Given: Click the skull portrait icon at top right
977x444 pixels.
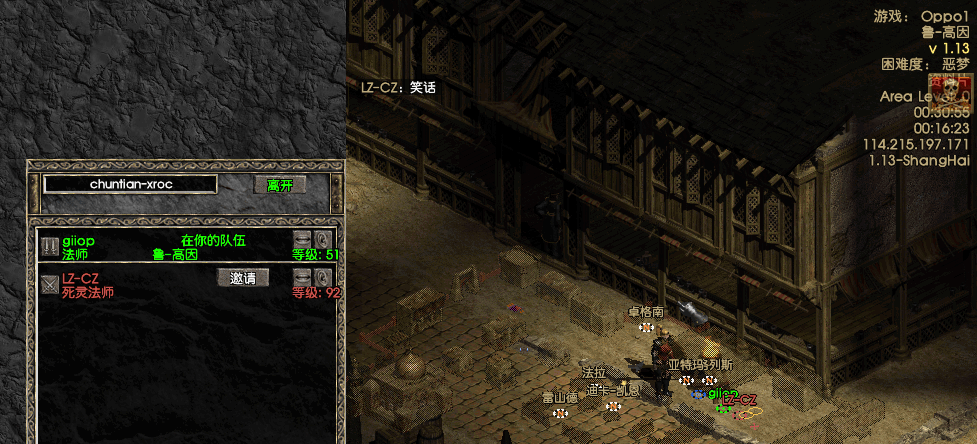Looking at the screenshot, I should click(x=949, y=92).
